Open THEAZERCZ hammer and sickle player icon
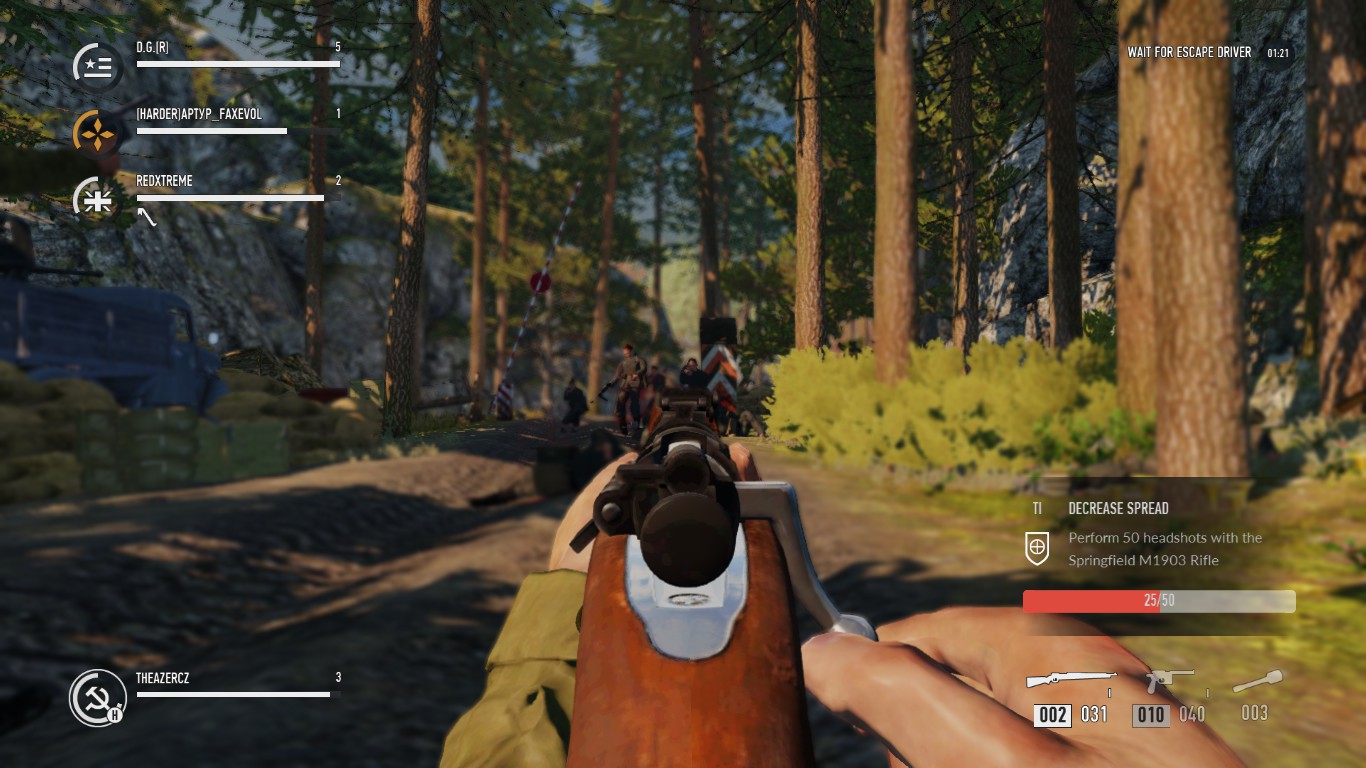Image resolution: width=1366 pixels, height=768 pixels. 97,697
